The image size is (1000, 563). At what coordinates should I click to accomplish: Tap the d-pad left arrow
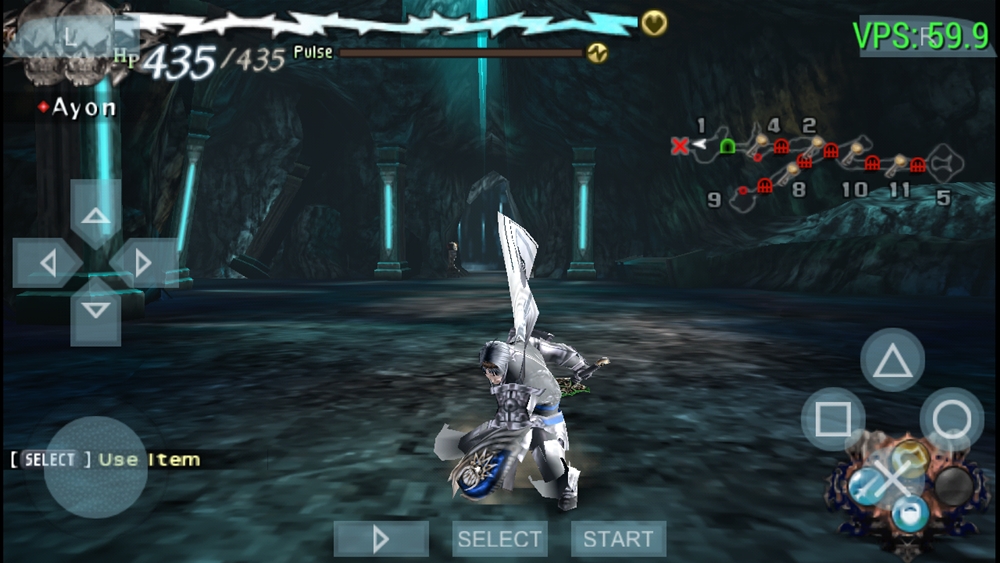[x=47, y=263]
